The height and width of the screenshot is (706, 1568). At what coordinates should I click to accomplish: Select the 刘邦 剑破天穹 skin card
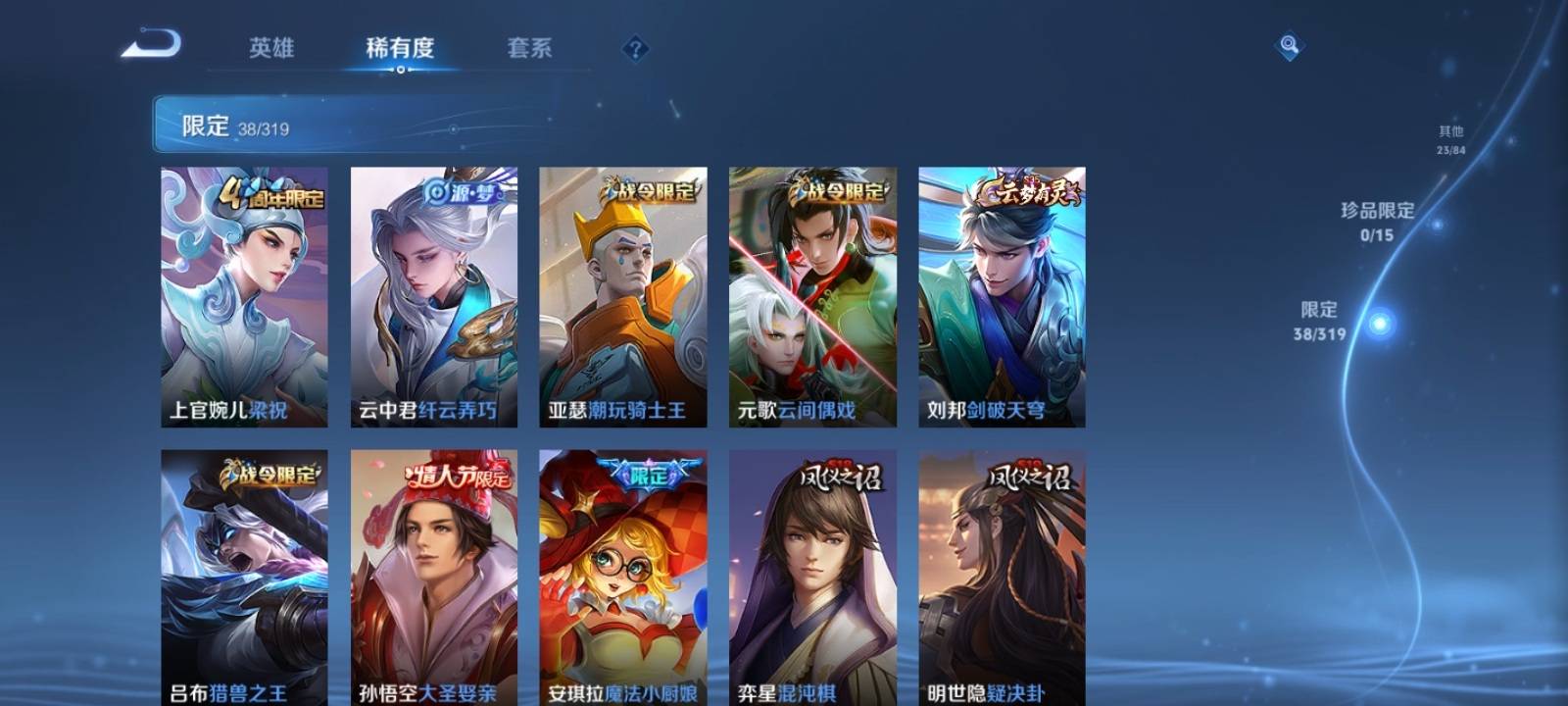pyautogui.click(x=1002, y=296)
